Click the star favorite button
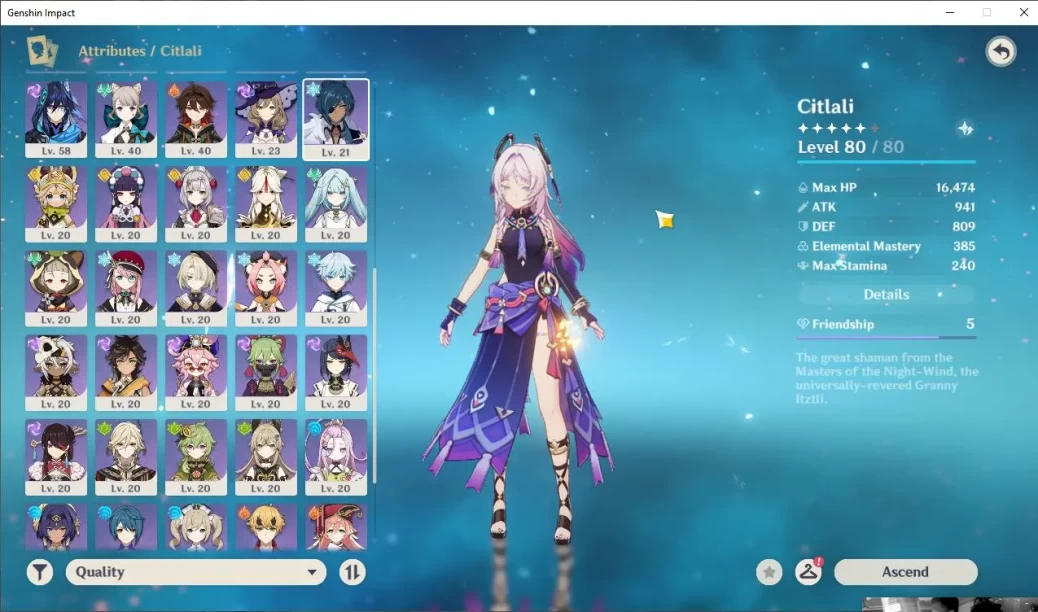This screenshot has height=612, width=1038. pos(769,572)
